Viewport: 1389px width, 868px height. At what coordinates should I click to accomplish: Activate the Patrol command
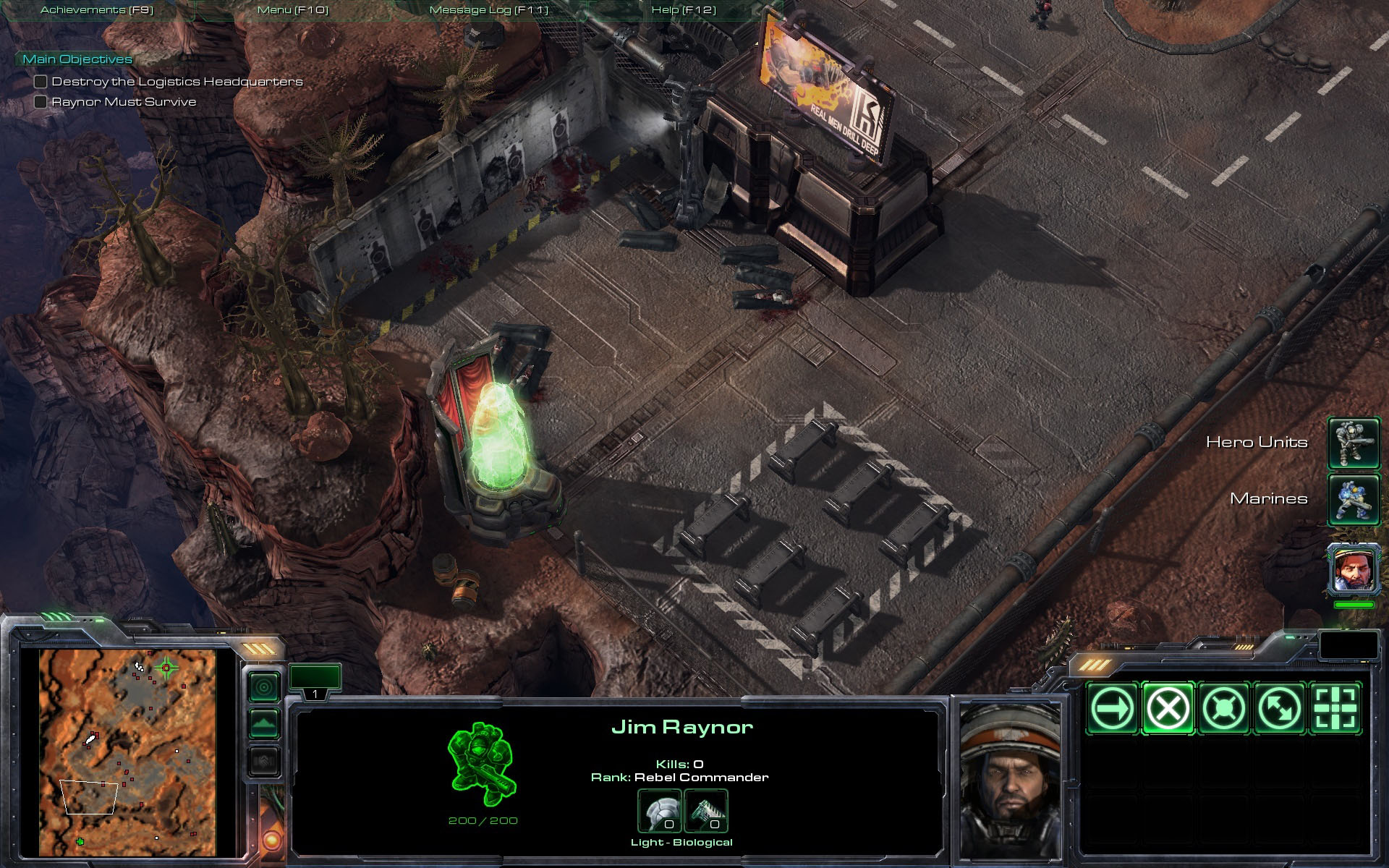coord(1279,708)
